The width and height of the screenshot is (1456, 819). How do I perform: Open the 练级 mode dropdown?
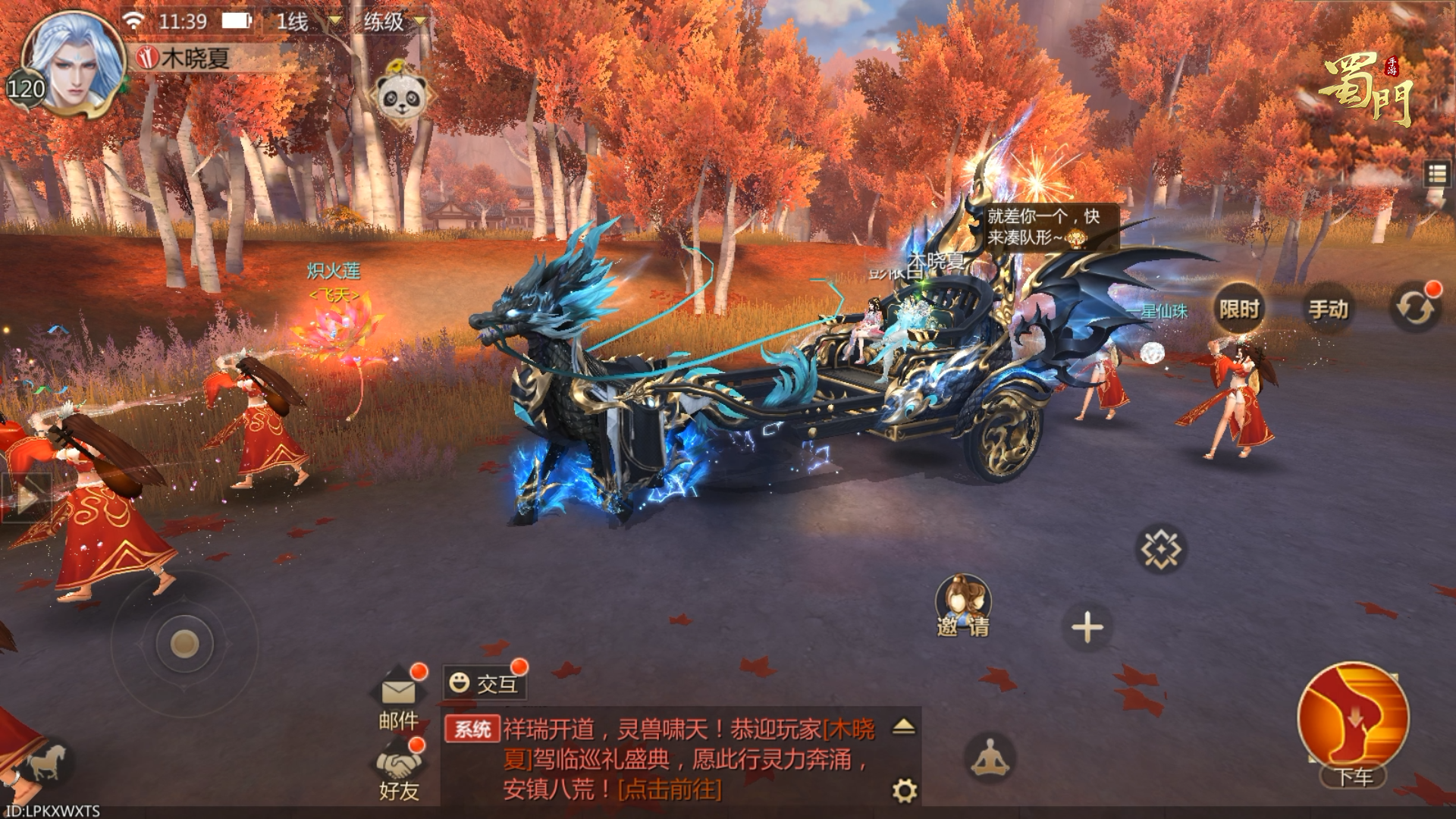[394, 21]
